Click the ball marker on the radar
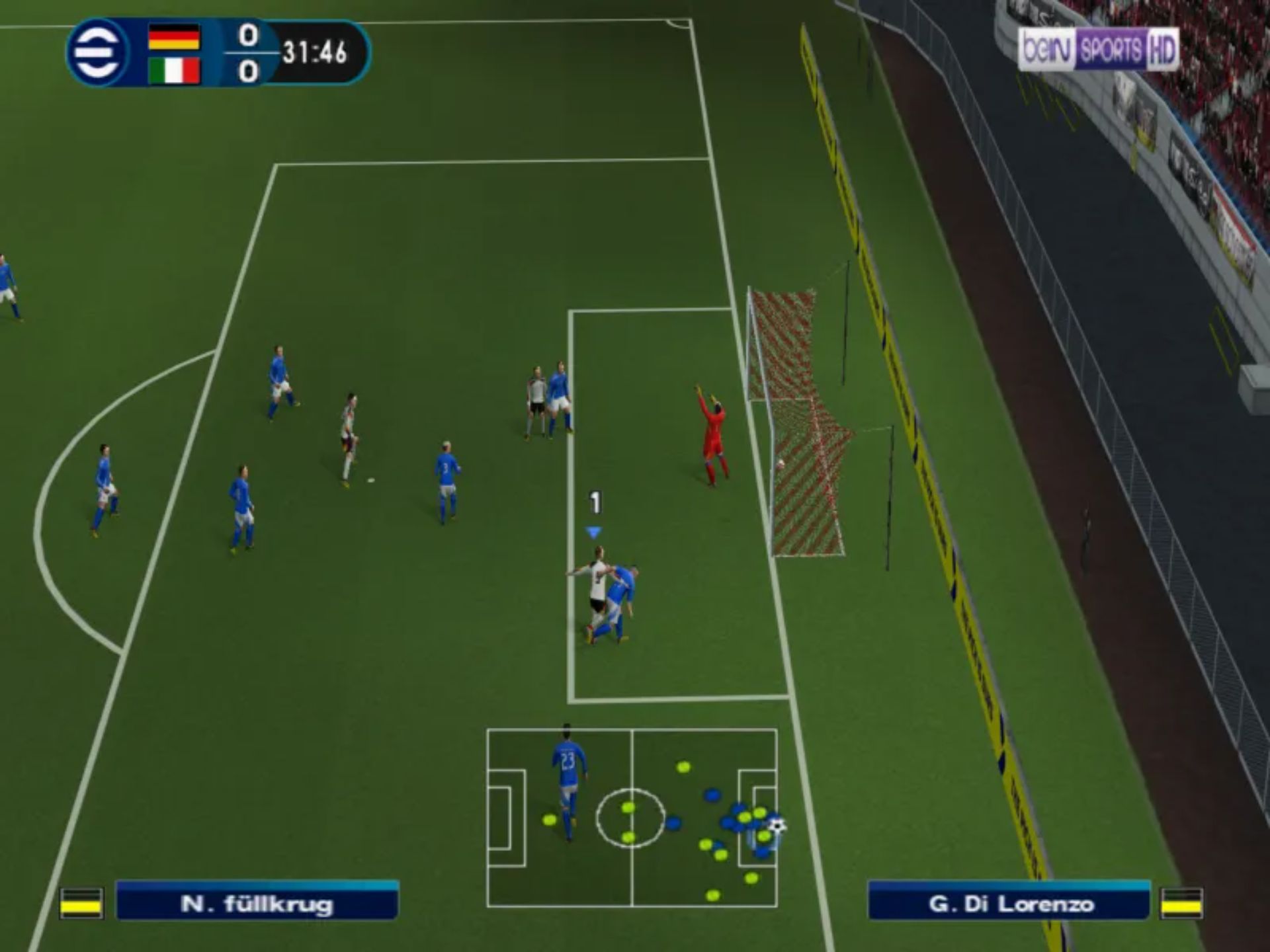 777,825
